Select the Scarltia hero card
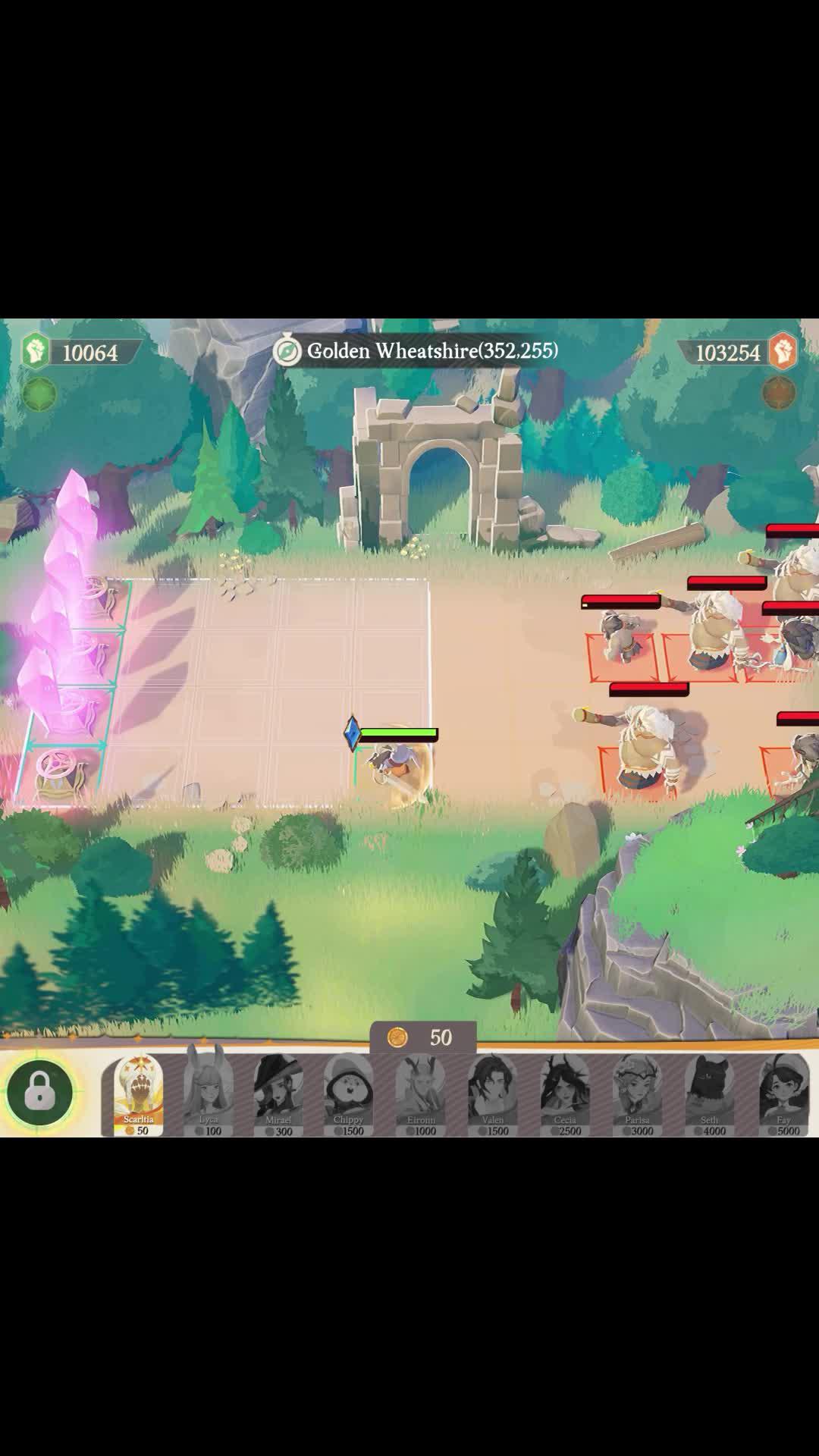 (139, 1093)
